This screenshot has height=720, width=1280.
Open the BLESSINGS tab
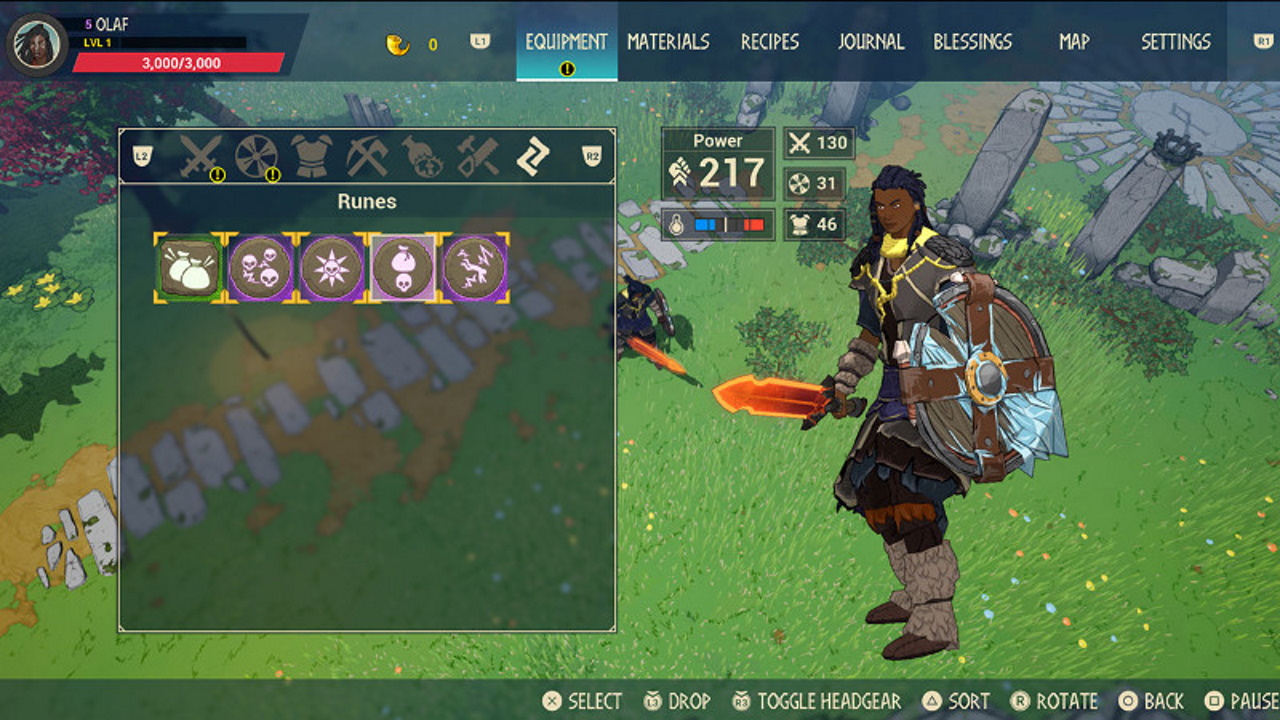click(x=974, y=42)
